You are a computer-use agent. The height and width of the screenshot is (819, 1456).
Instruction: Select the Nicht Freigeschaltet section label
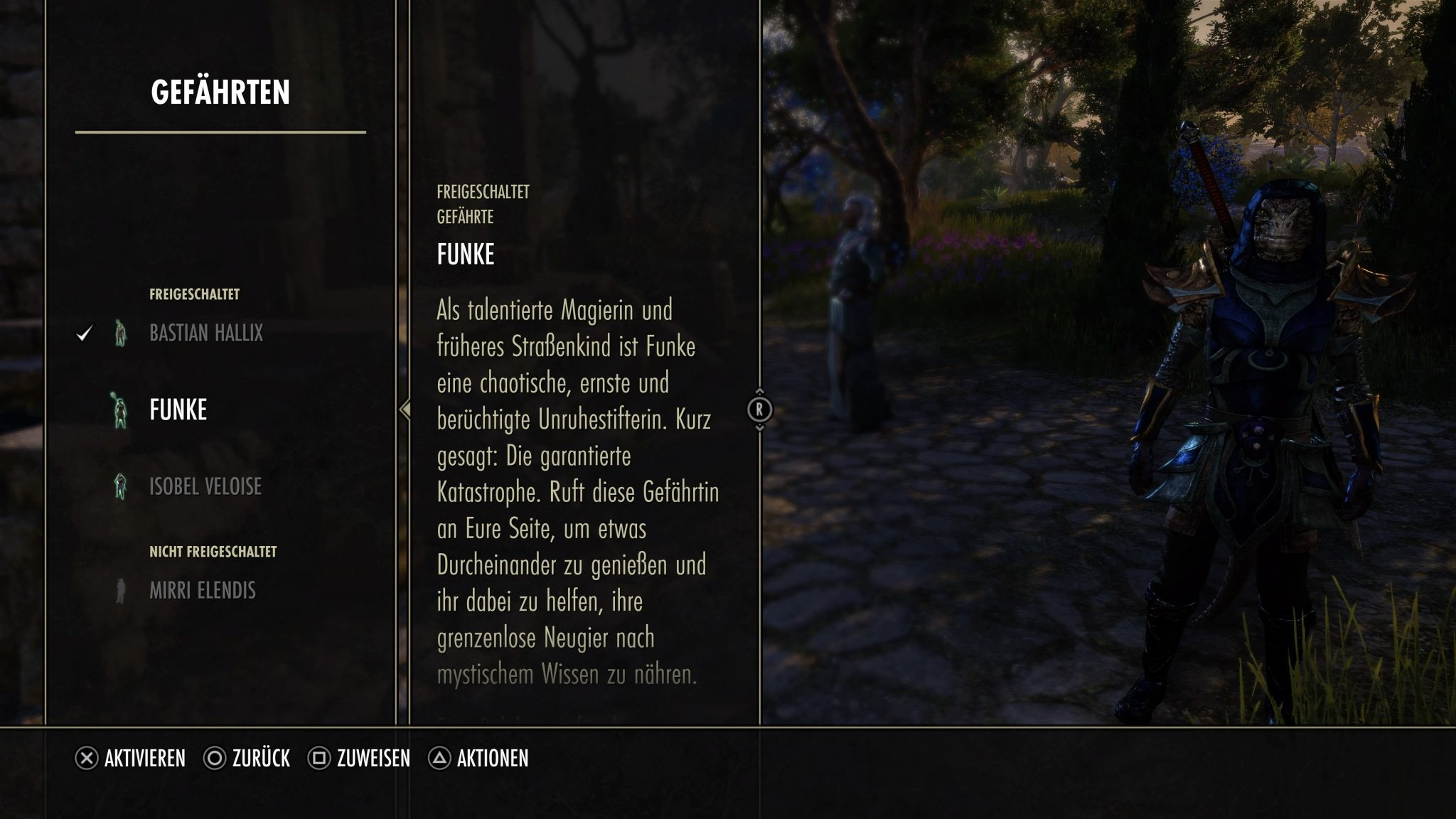click(x=213, y=551)
